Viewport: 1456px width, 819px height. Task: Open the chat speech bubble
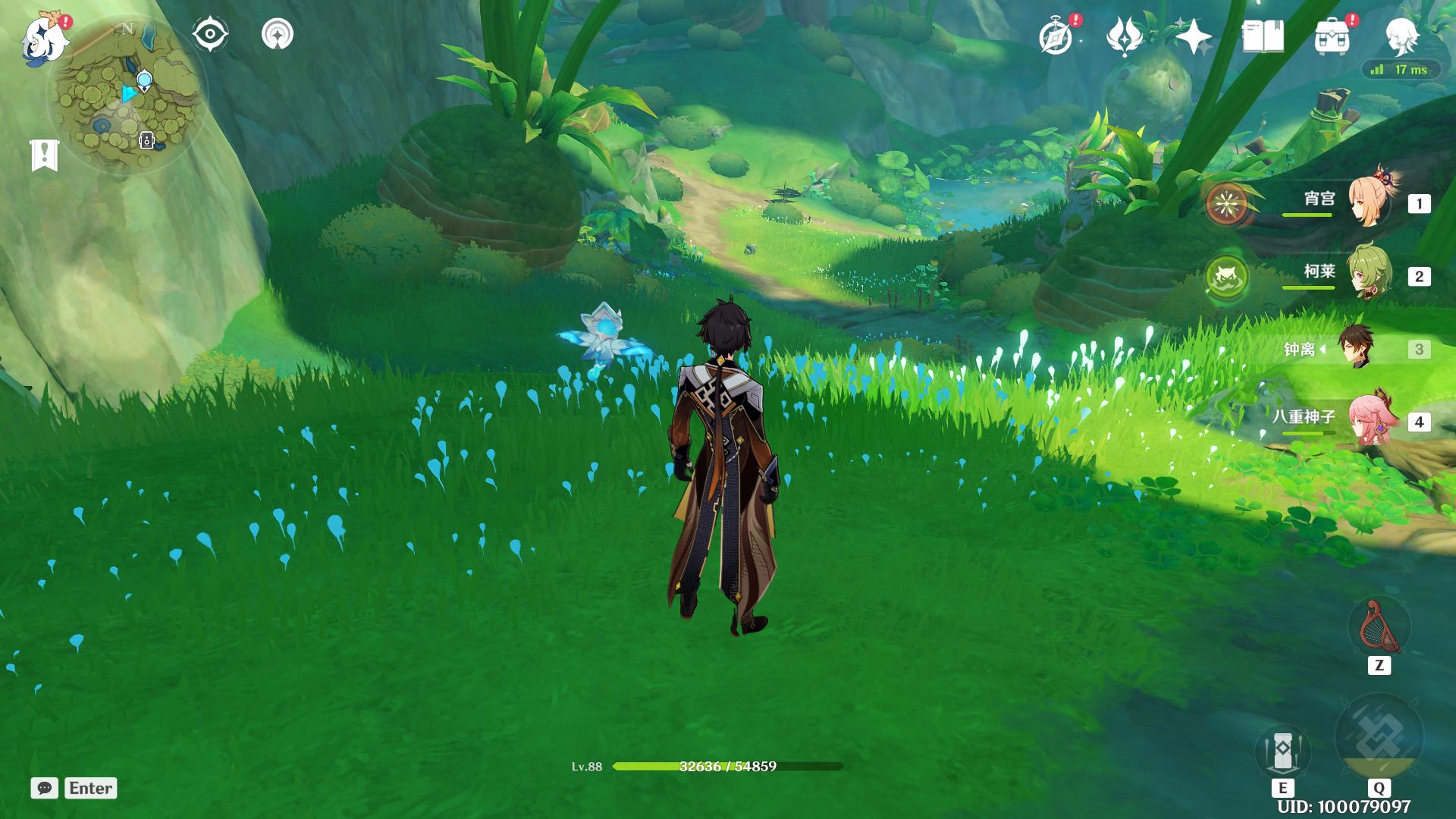click(45, 788)
